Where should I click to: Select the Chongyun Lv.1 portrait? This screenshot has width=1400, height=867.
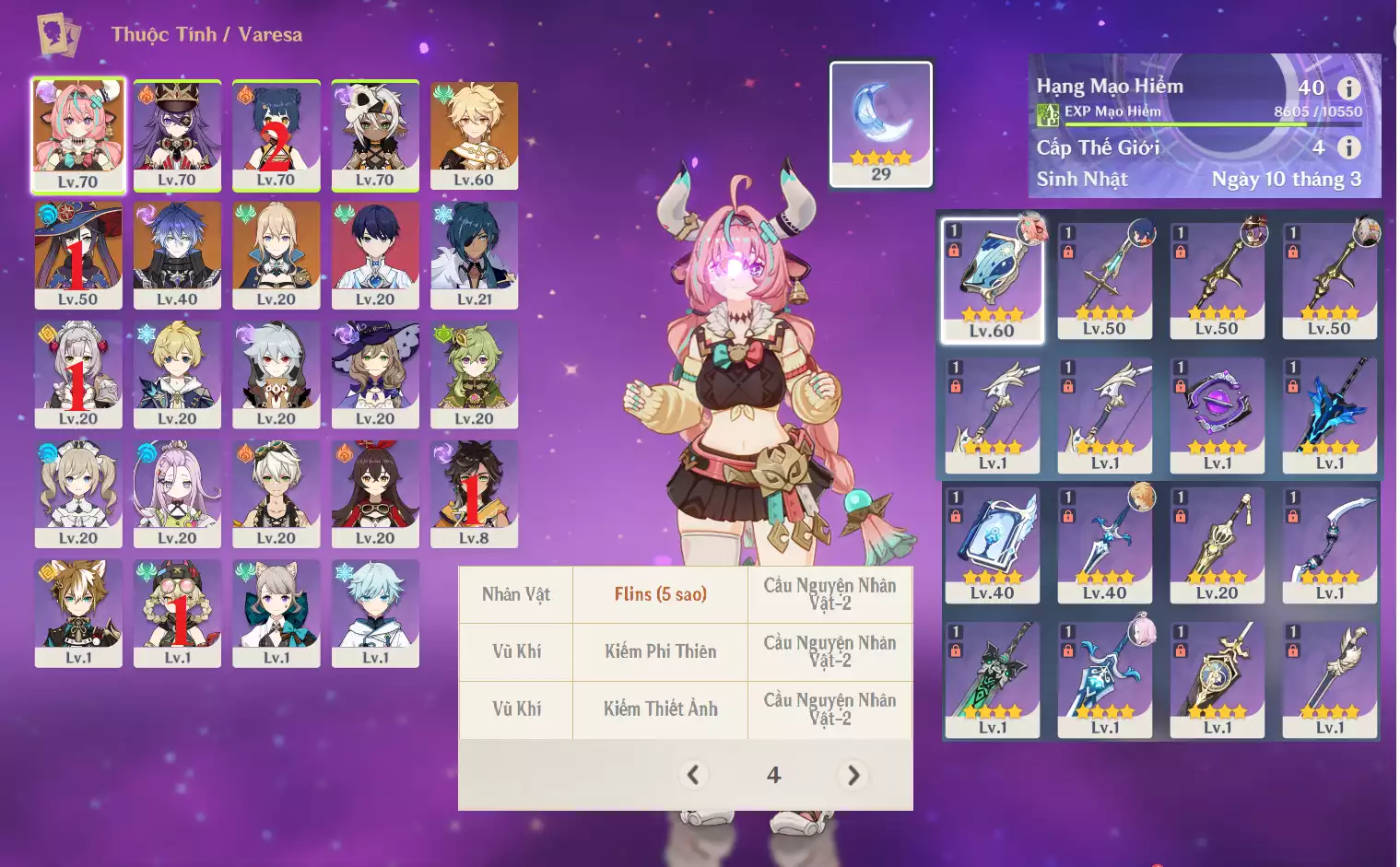[375, 613]
